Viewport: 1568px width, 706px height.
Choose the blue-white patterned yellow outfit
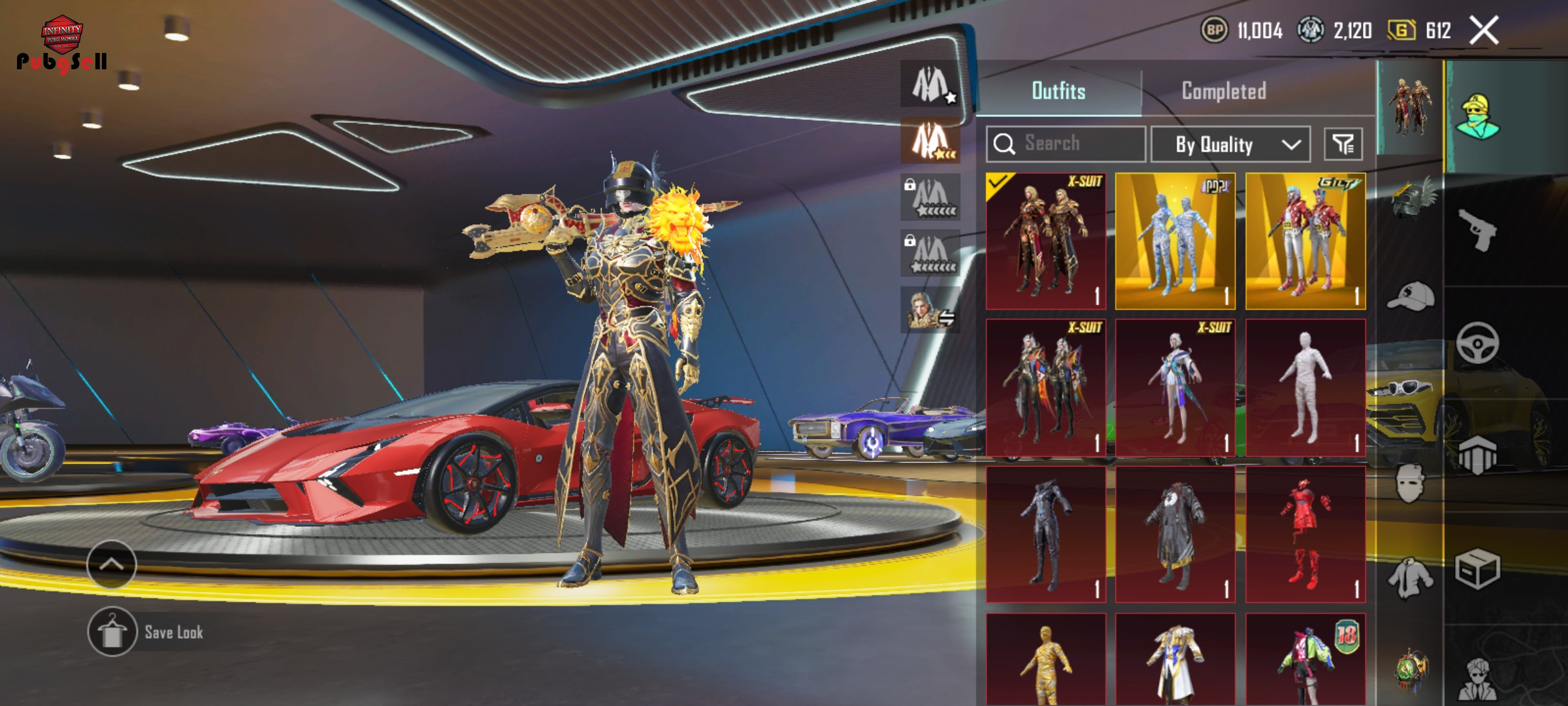coord(1175,241)
